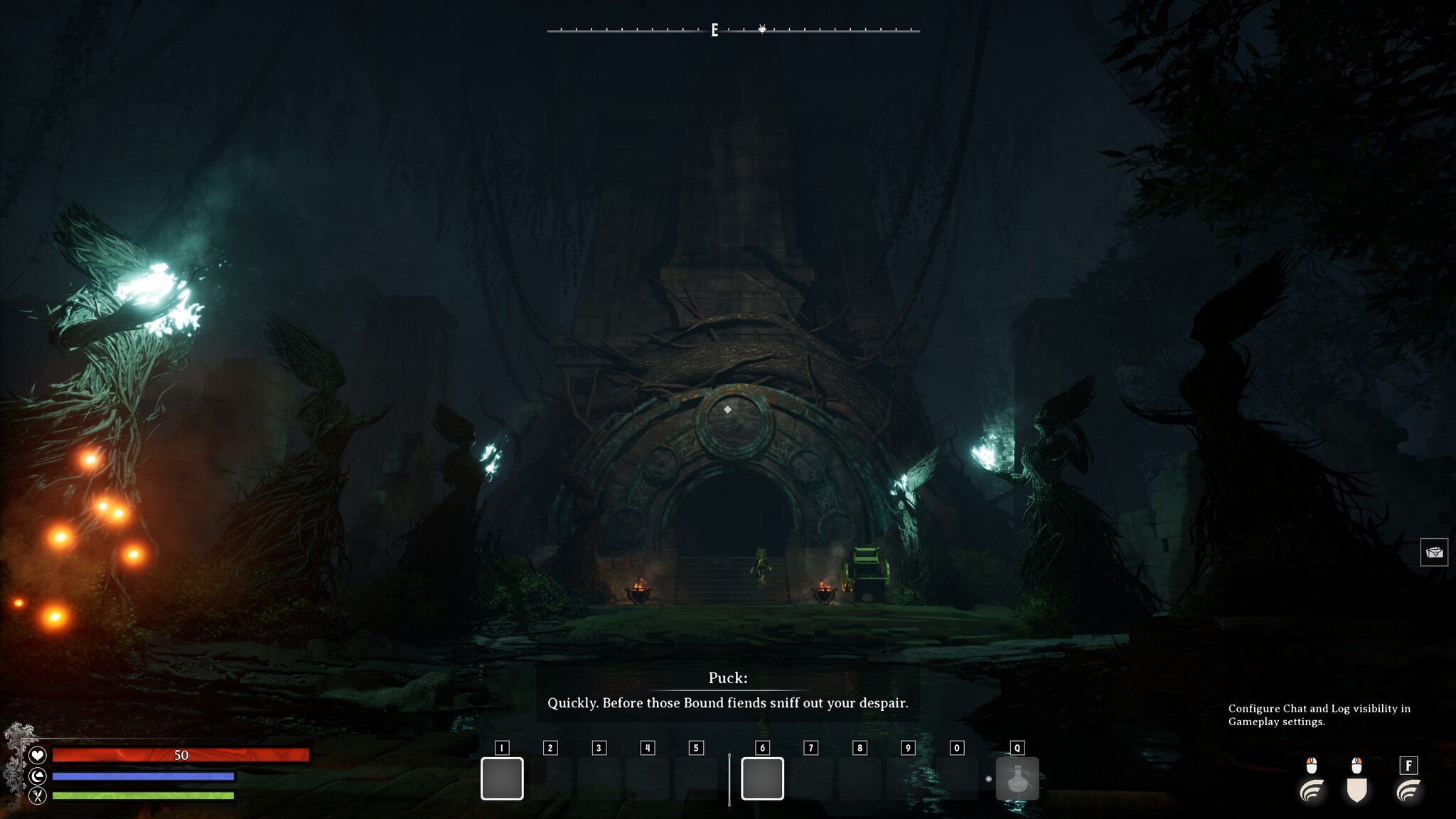1456x819 pixels.
Task: Use the potion flask quick slot
Action: [x=1017, y=778]
